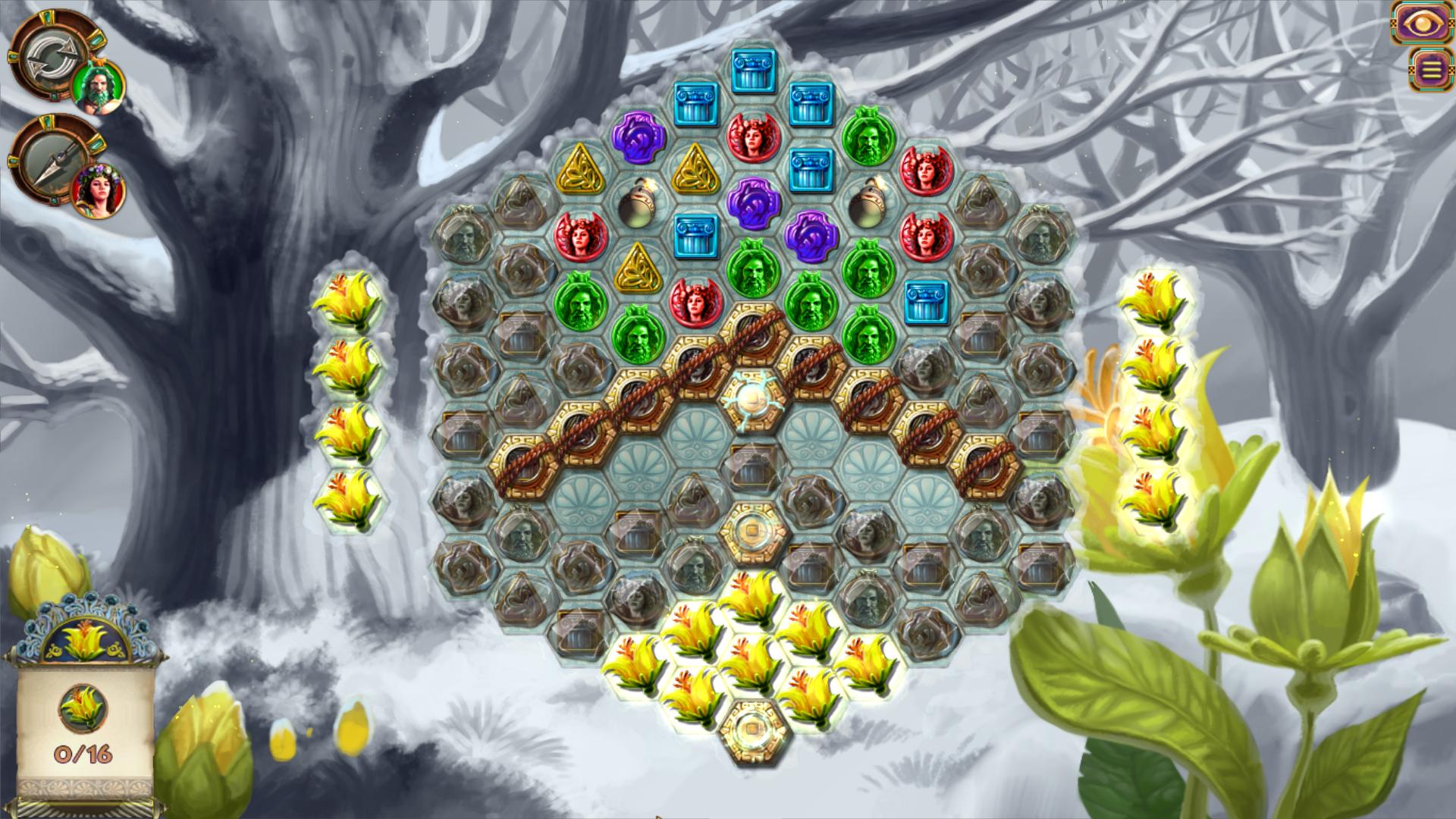Toggle the eye view button
Screen dimensions: 1456x819
(x=1420, y=22)
